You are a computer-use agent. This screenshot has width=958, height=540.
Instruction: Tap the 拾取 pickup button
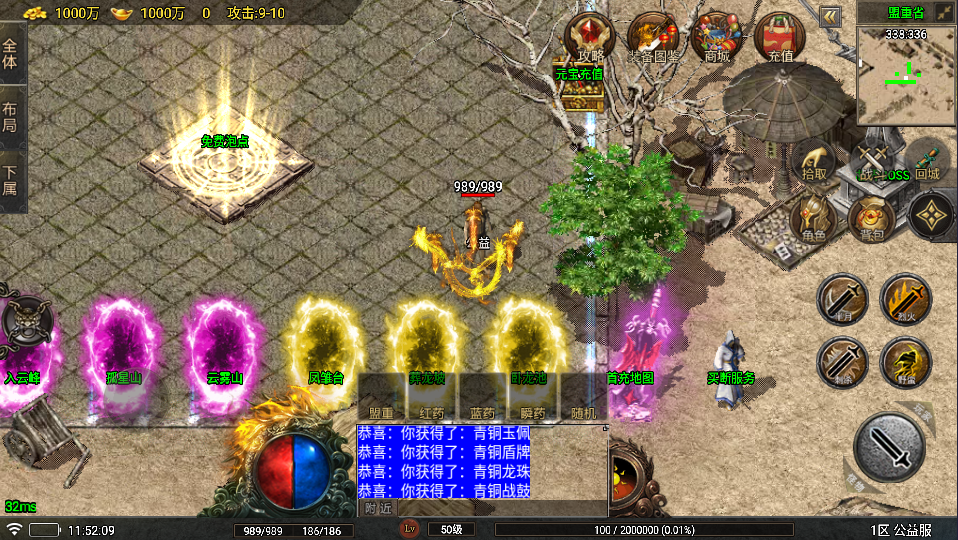point(814,160)
